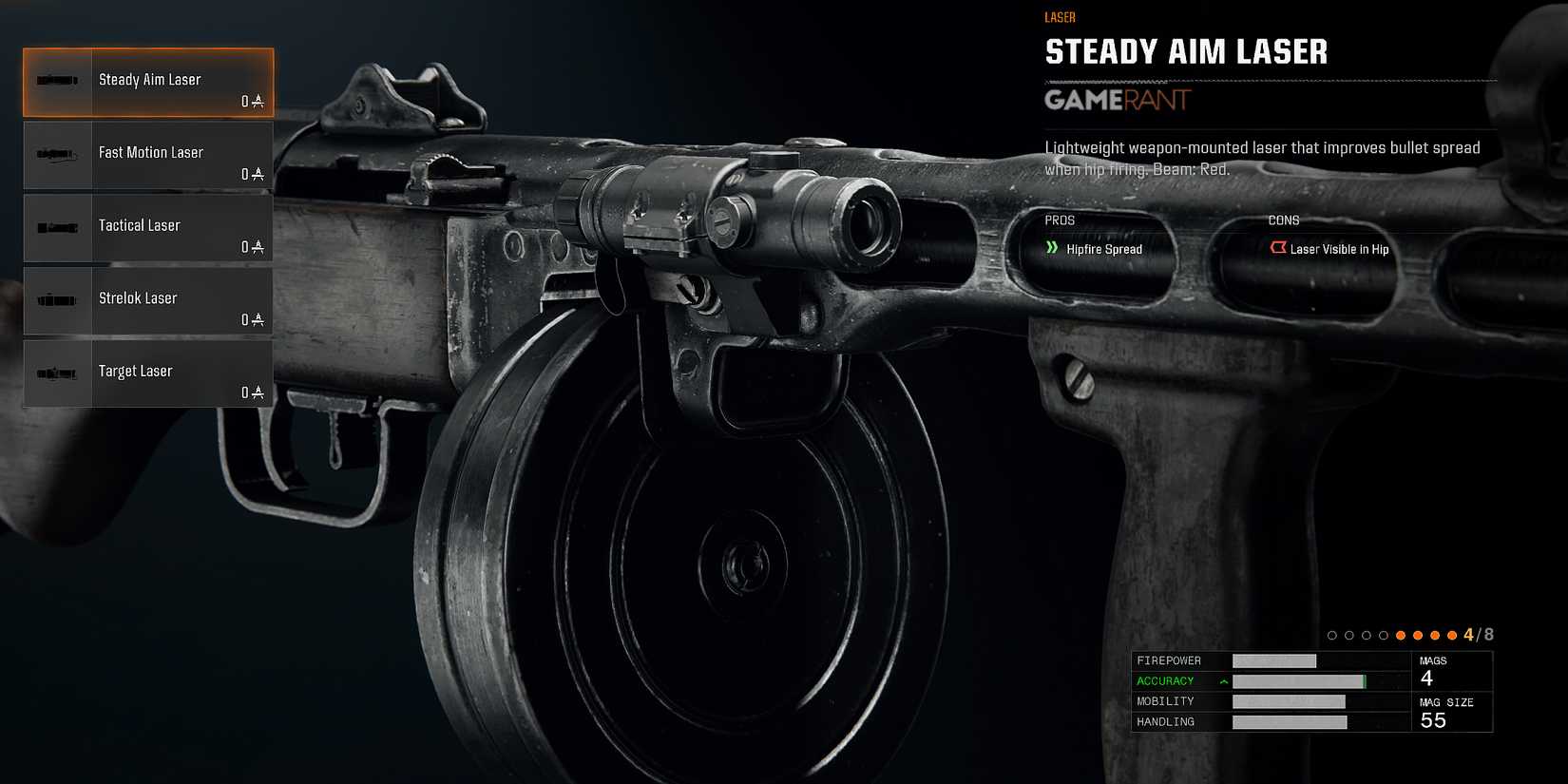Select the first hollow pagination dot
This screenshot has width=1568, height=784.
pos(1332,635)
